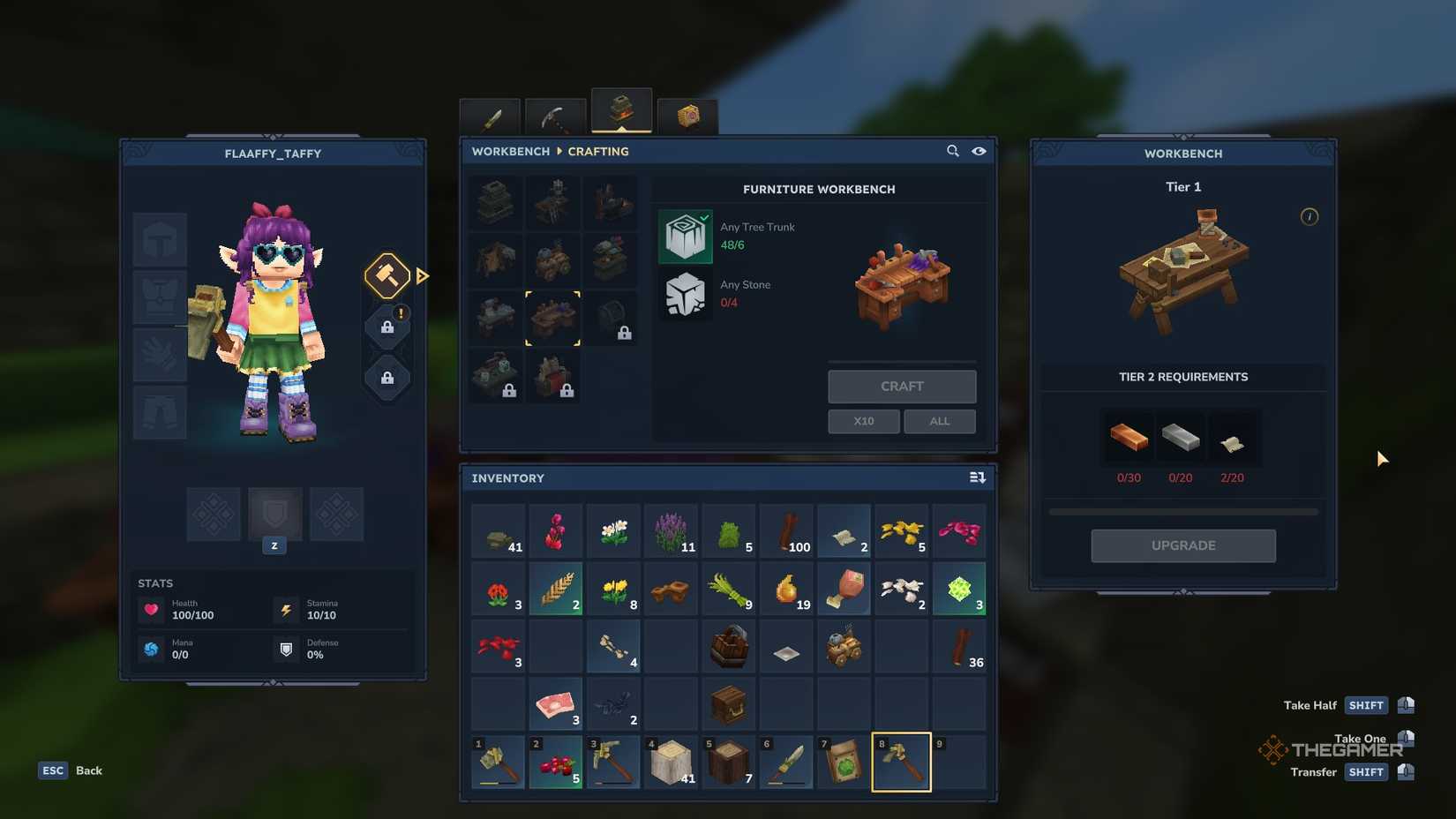Select the Any Tree Trunk ingredient icon
1456x819 pixels.
click(686, 236)
